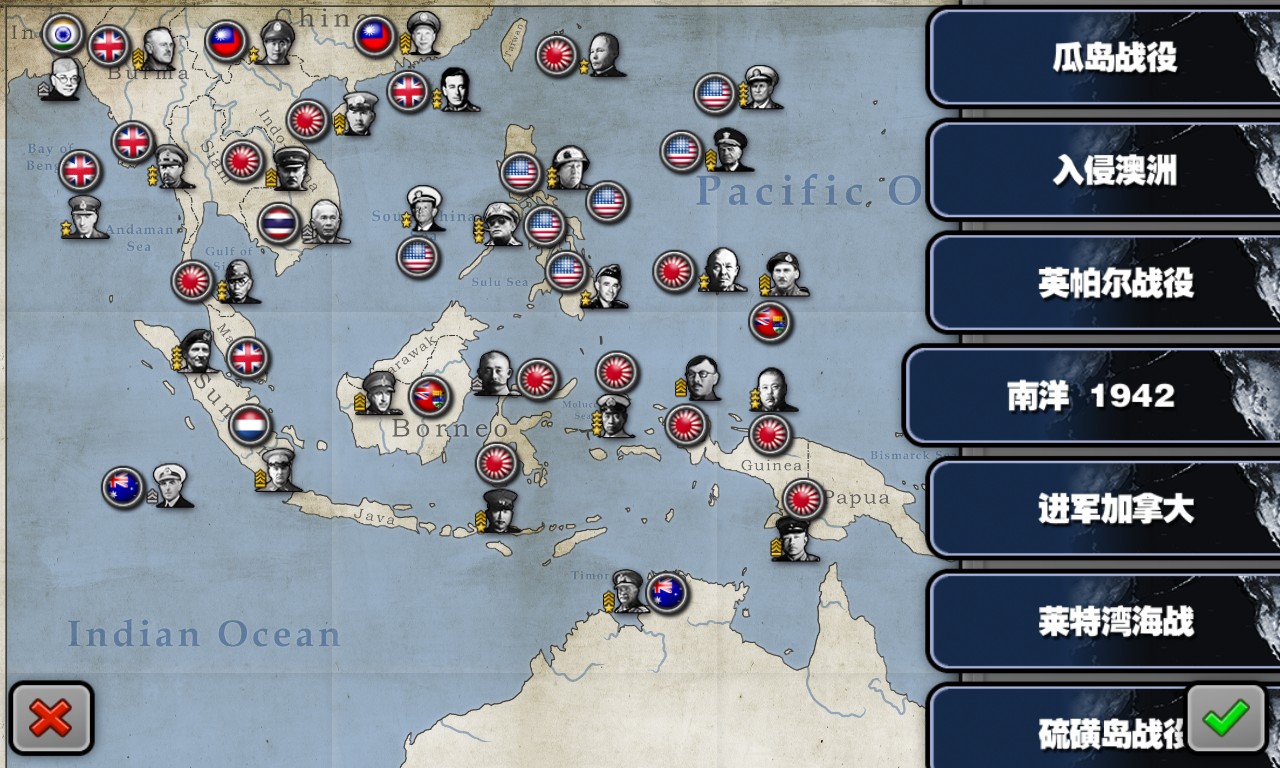Confirm selection with the green checkmark
Viewport: 1280px width, 768px height.
[1226, 717]
